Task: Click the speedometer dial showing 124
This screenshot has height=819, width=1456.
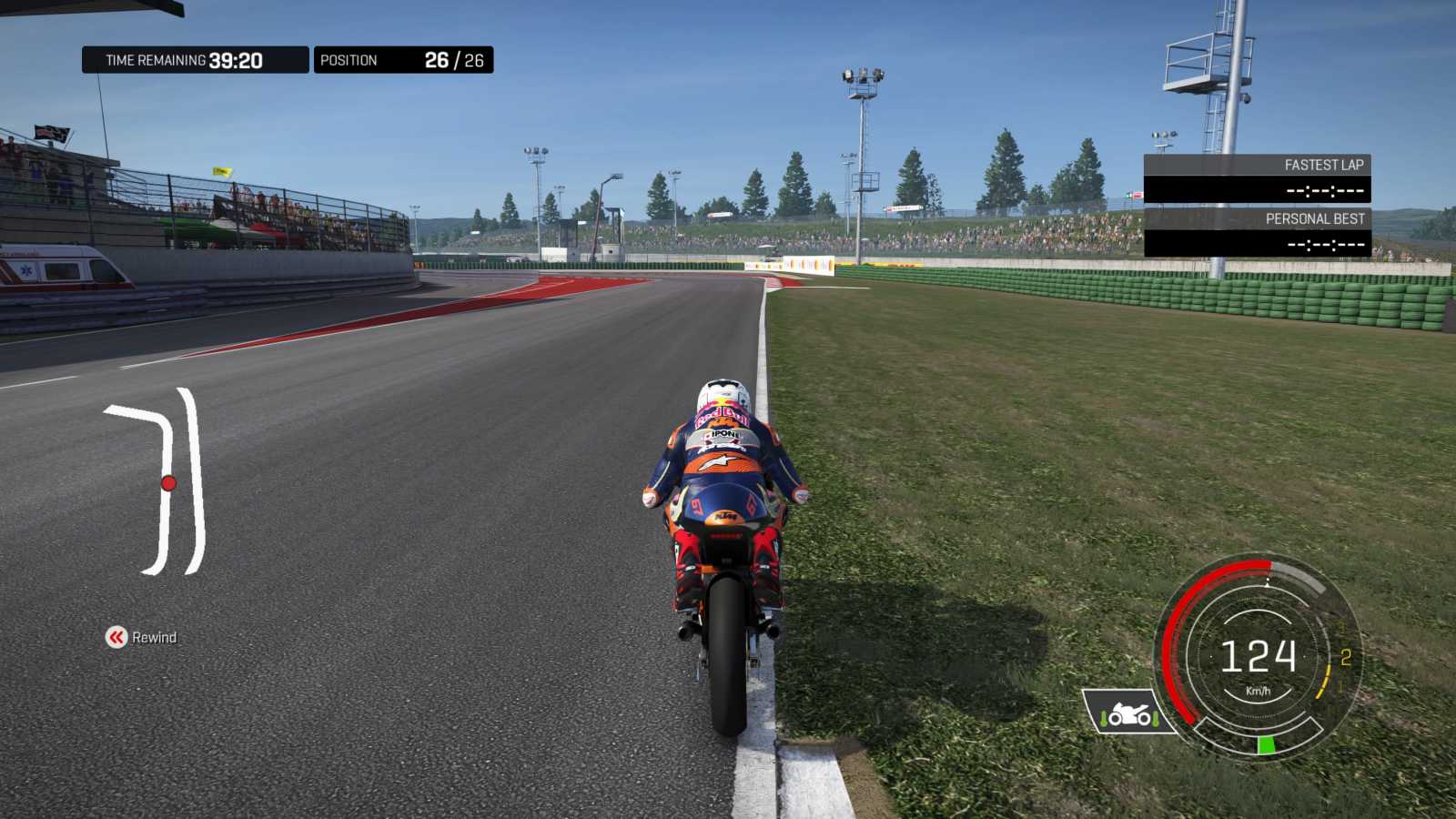Action: pos(1259,654)
